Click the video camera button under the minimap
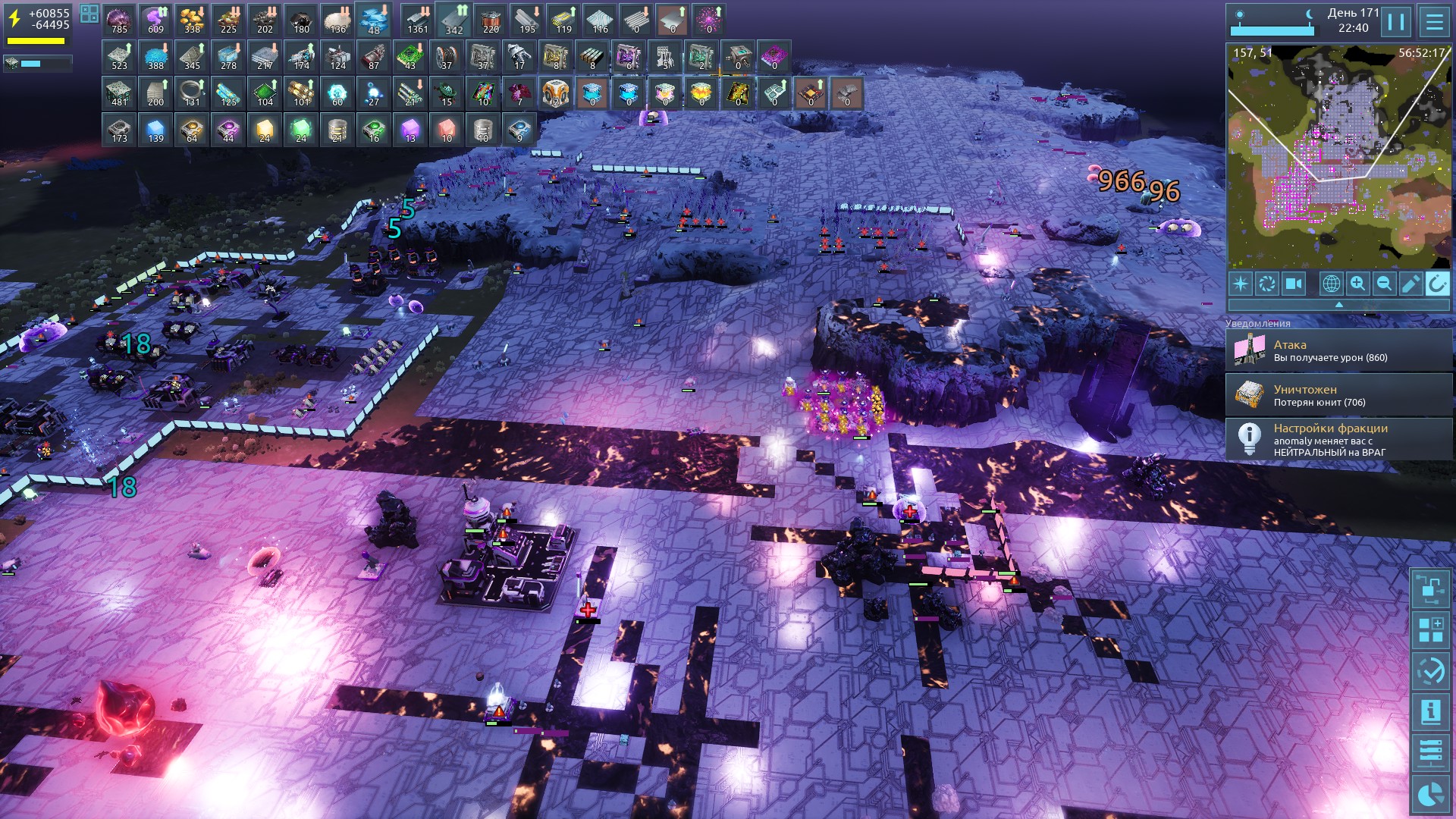This screenshot has height=819, width=1456. [1293, 284]
